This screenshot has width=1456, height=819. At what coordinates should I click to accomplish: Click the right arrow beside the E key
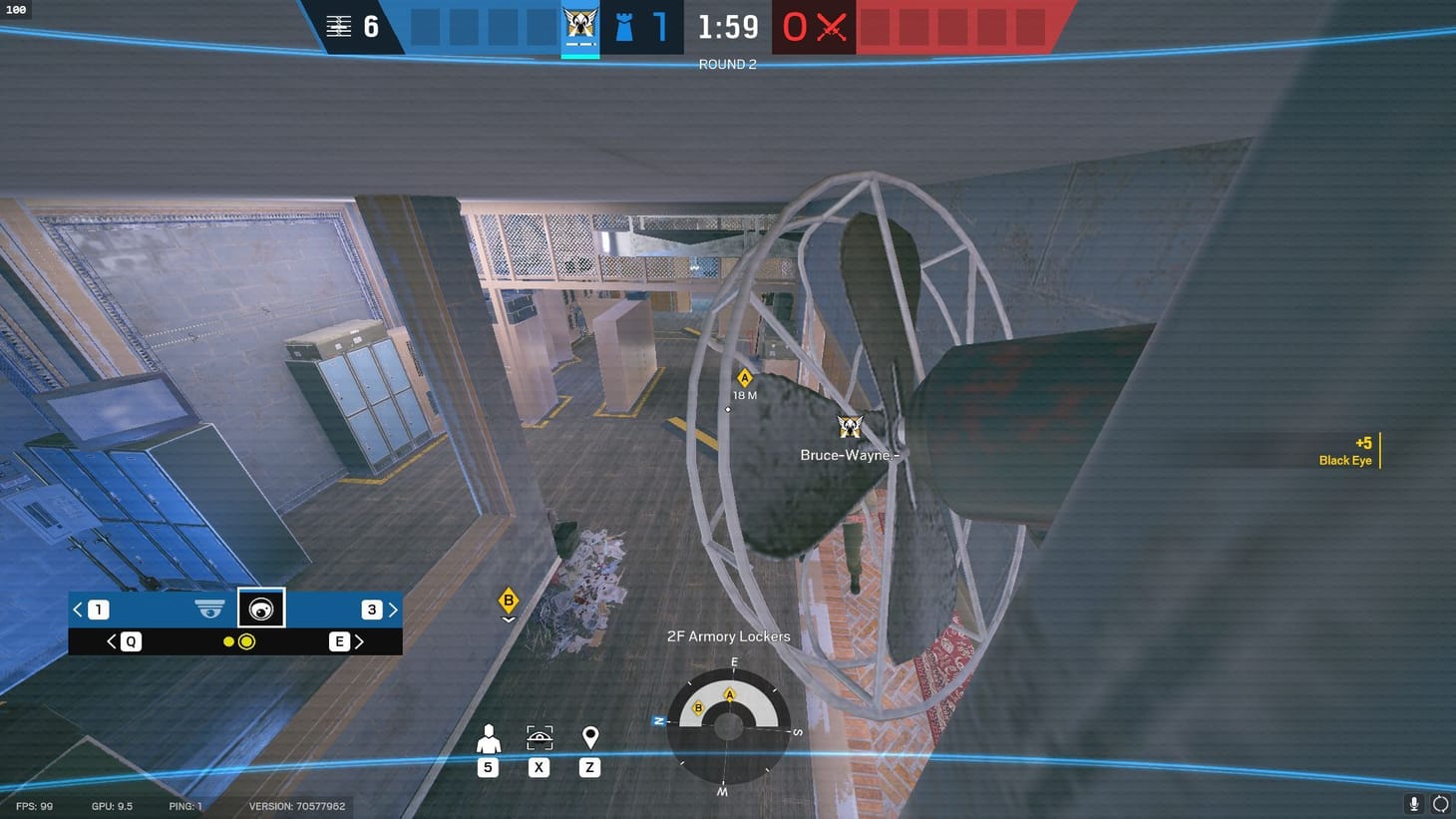[x=359, y=641]
